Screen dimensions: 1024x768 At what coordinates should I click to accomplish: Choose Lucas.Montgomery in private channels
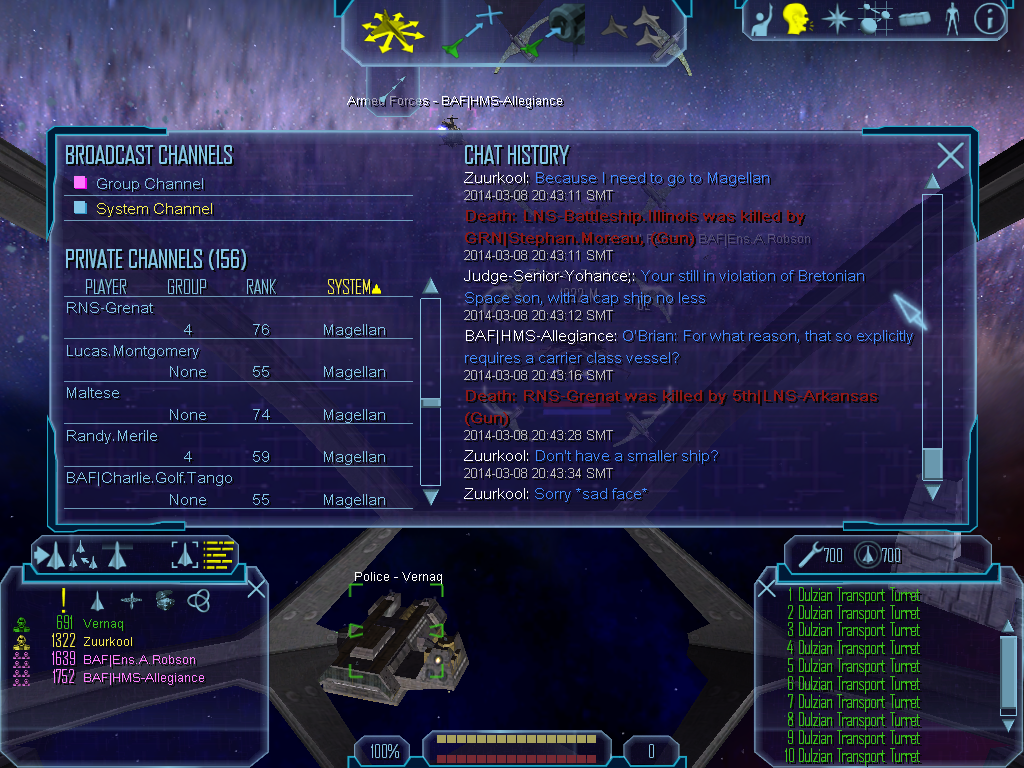133,351
